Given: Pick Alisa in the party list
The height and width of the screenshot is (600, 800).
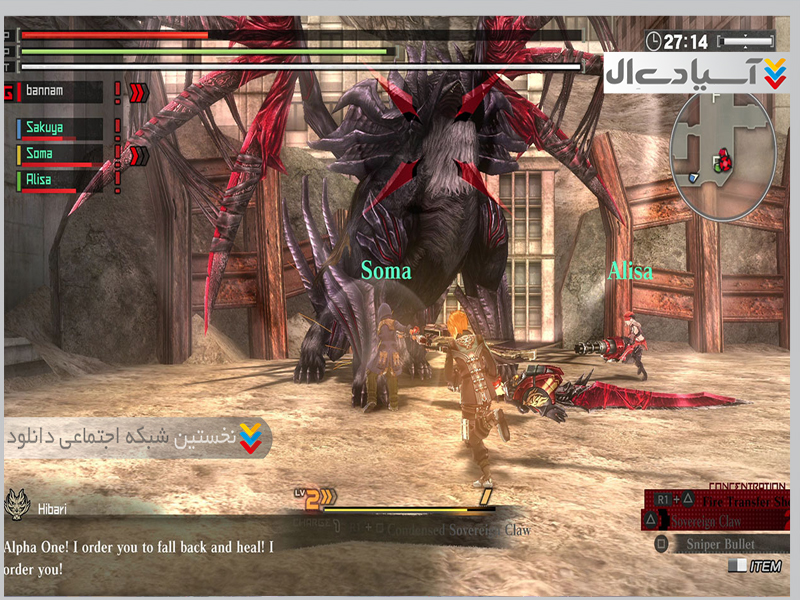Looking at the screenshot, I should point(58,180).
